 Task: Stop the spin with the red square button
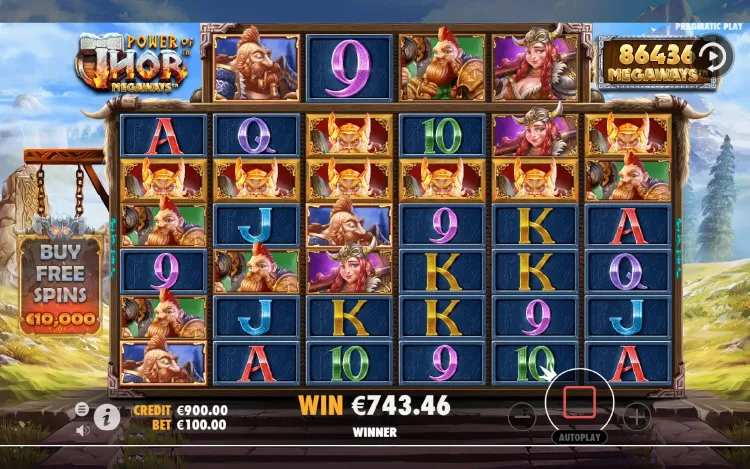point(579,403)
